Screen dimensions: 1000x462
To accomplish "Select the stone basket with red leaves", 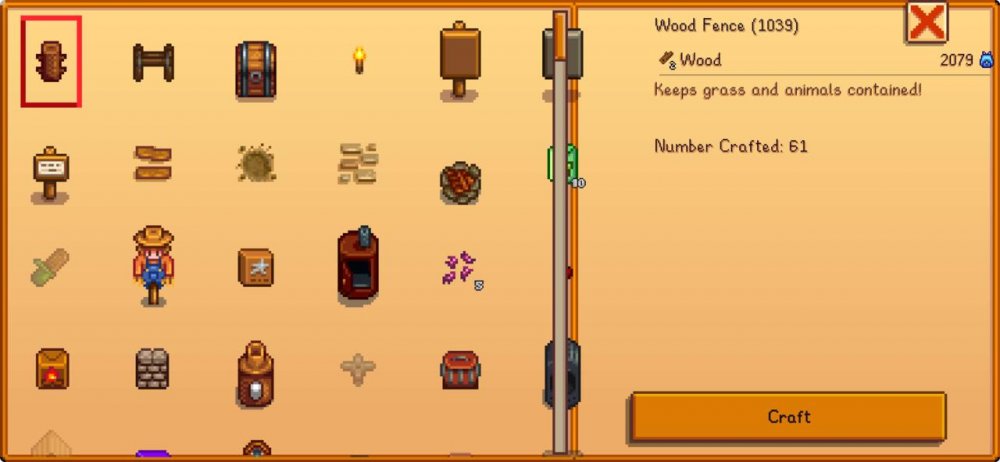I will pyautogui.click(x=460, y=182).
